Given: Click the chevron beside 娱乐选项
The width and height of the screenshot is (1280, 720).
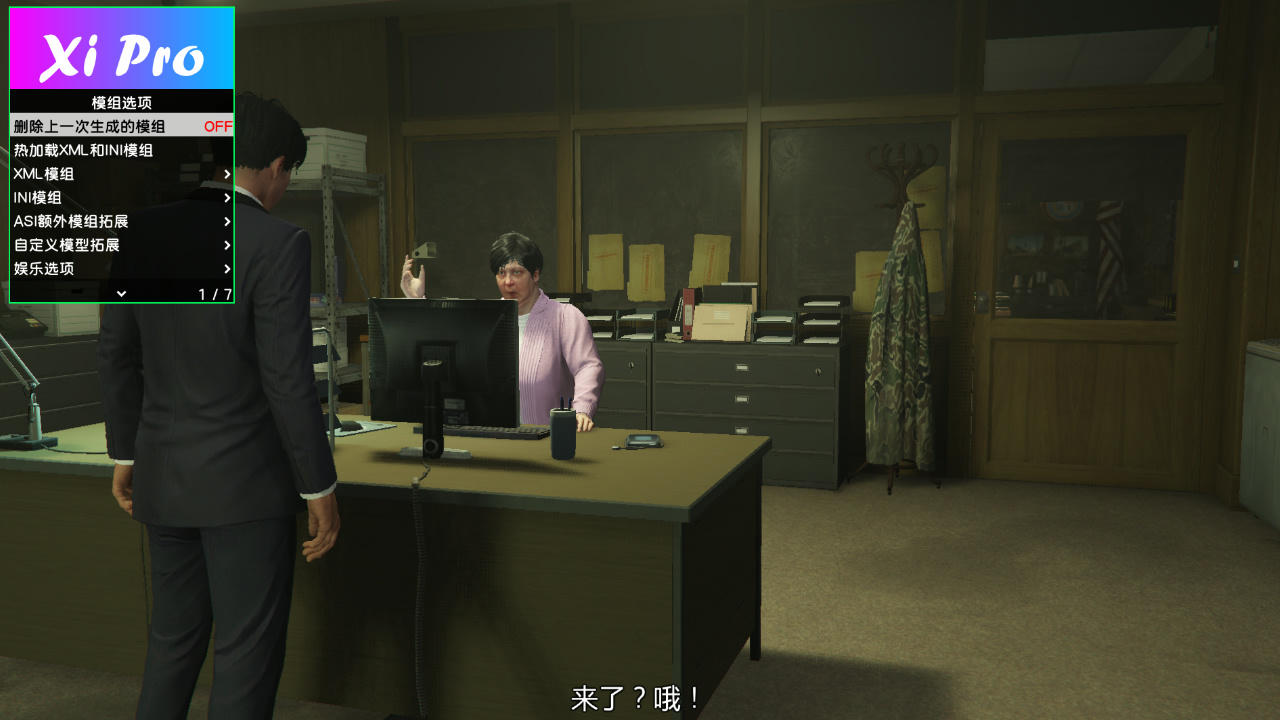Looking at the screenshot, I should (226, 269).
